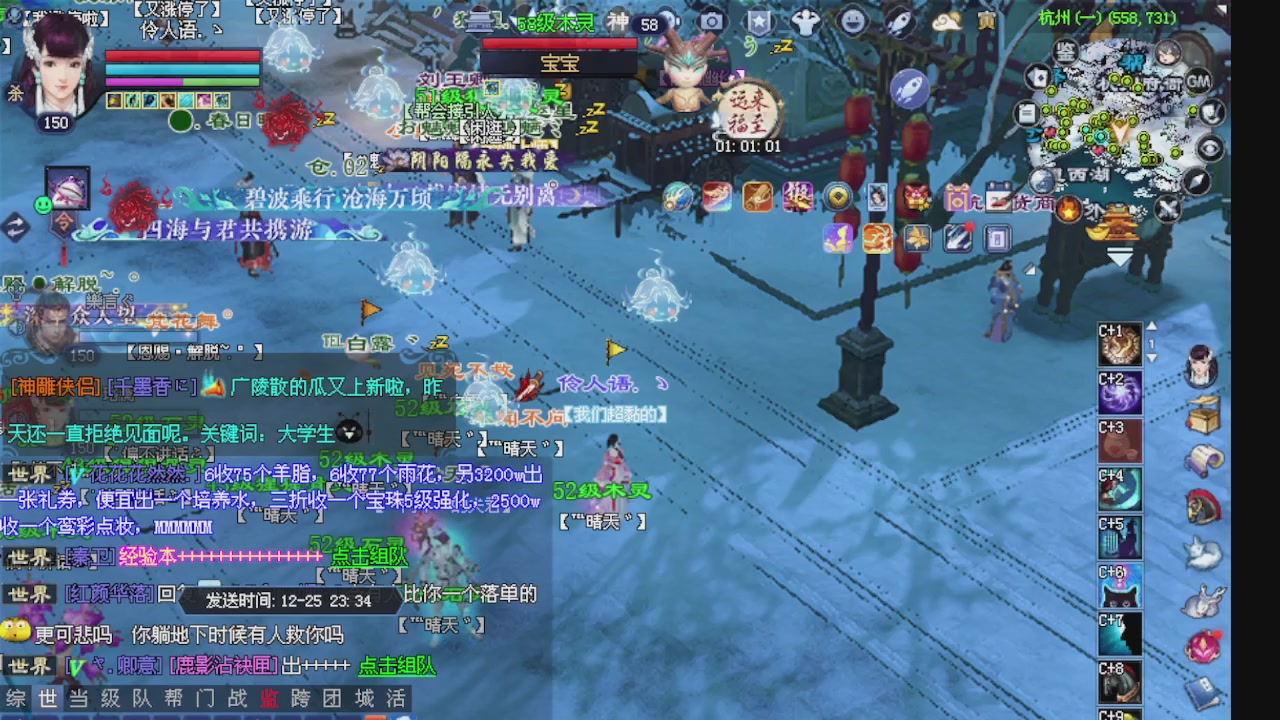Click the corner arrow to expand the minimap
The image size is (1280, 720).
point(1222,8)
